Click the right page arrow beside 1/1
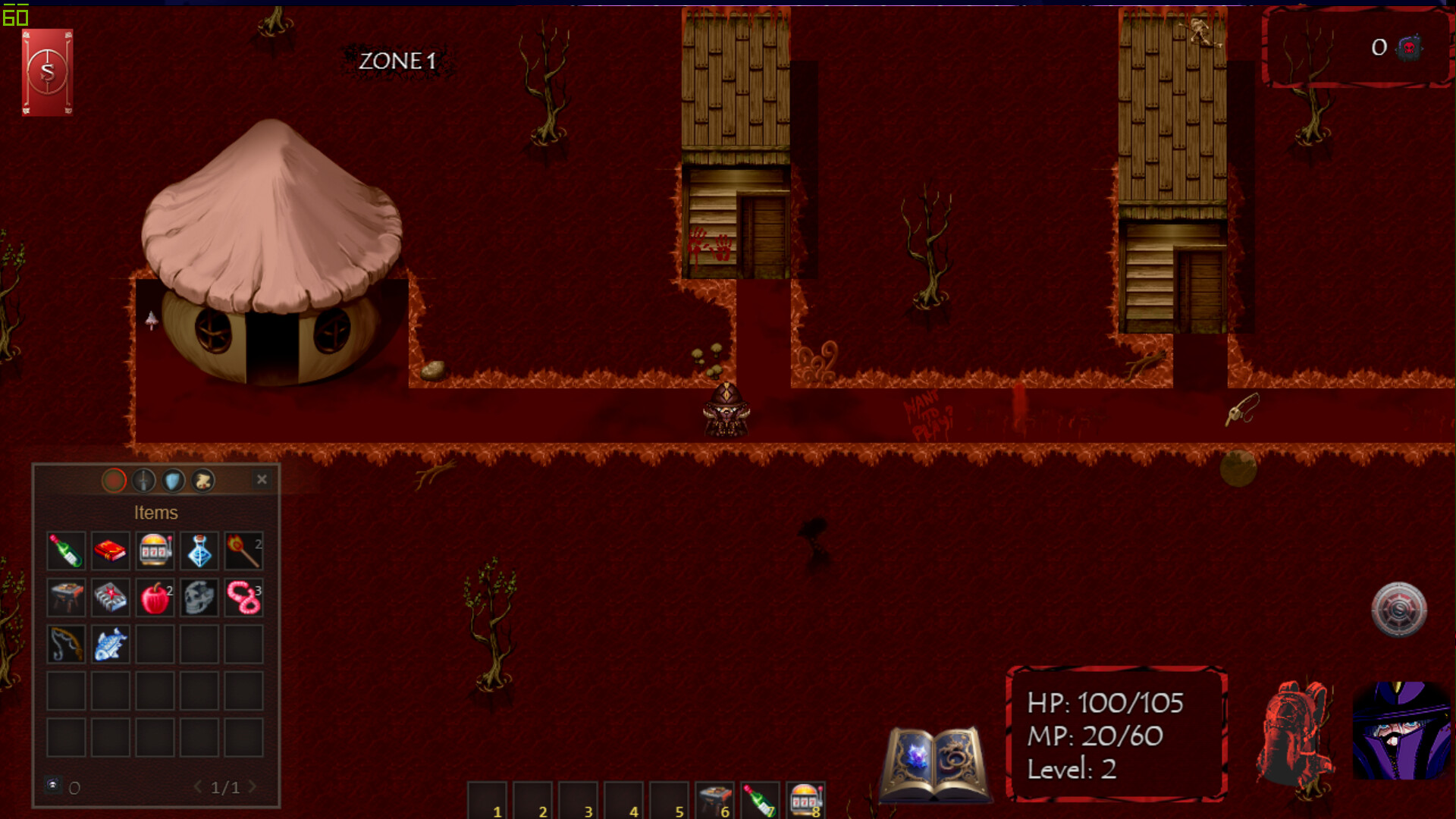 click(x=255, y=787)
